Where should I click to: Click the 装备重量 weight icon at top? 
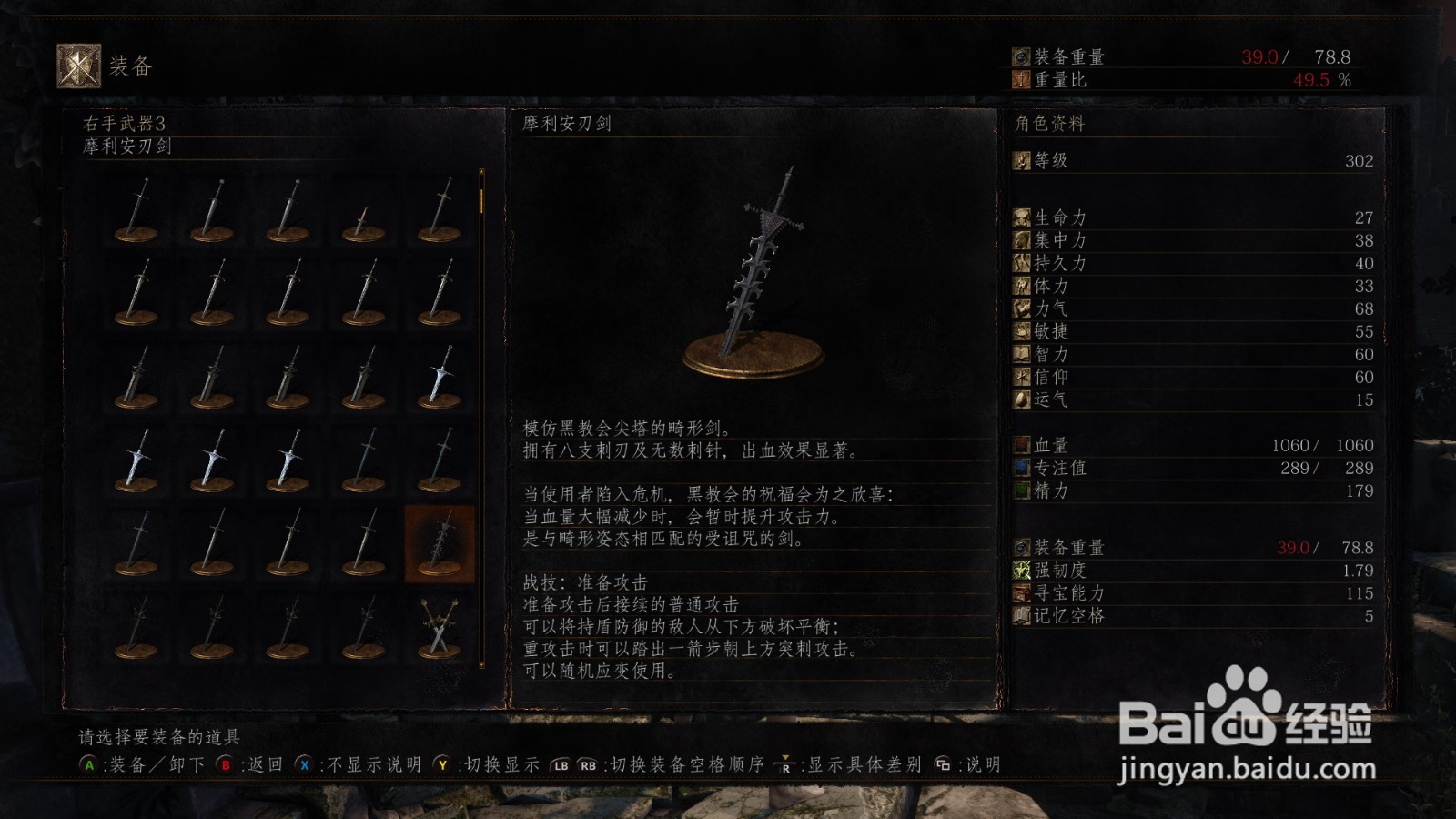point(1019,55)
